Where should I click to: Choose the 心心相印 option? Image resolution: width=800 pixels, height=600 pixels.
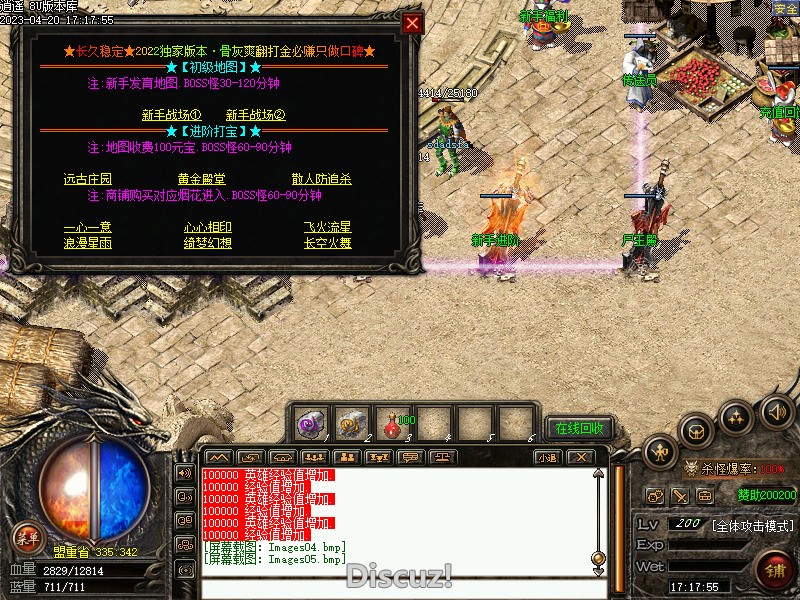pos(208,227)
